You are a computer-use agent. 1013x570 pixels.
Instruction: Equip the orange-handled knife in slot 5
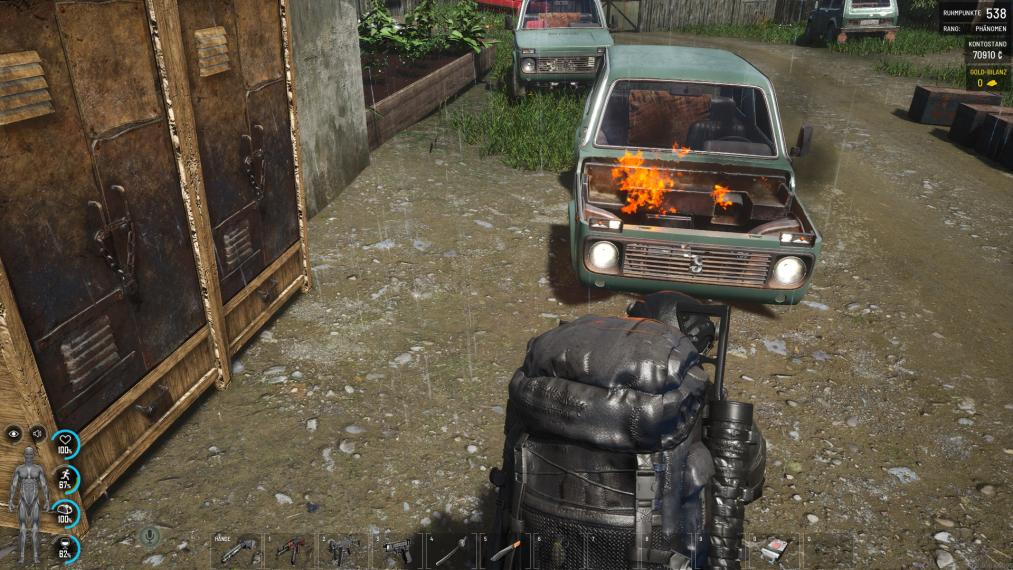click(x=505, y=550)
